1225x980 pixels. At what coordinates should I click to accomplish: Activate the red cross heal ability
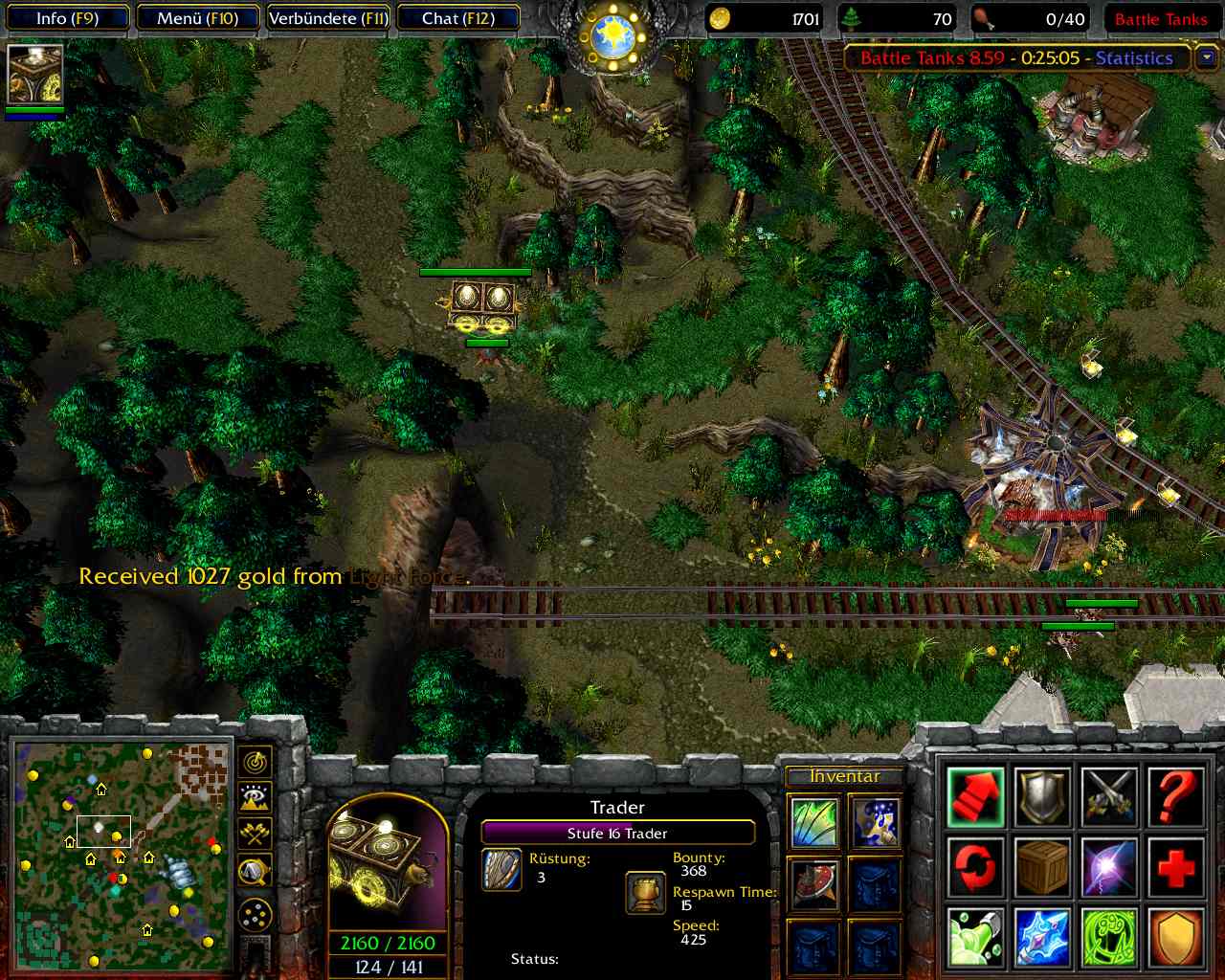pyautogui.click(x=1174, y=867)
